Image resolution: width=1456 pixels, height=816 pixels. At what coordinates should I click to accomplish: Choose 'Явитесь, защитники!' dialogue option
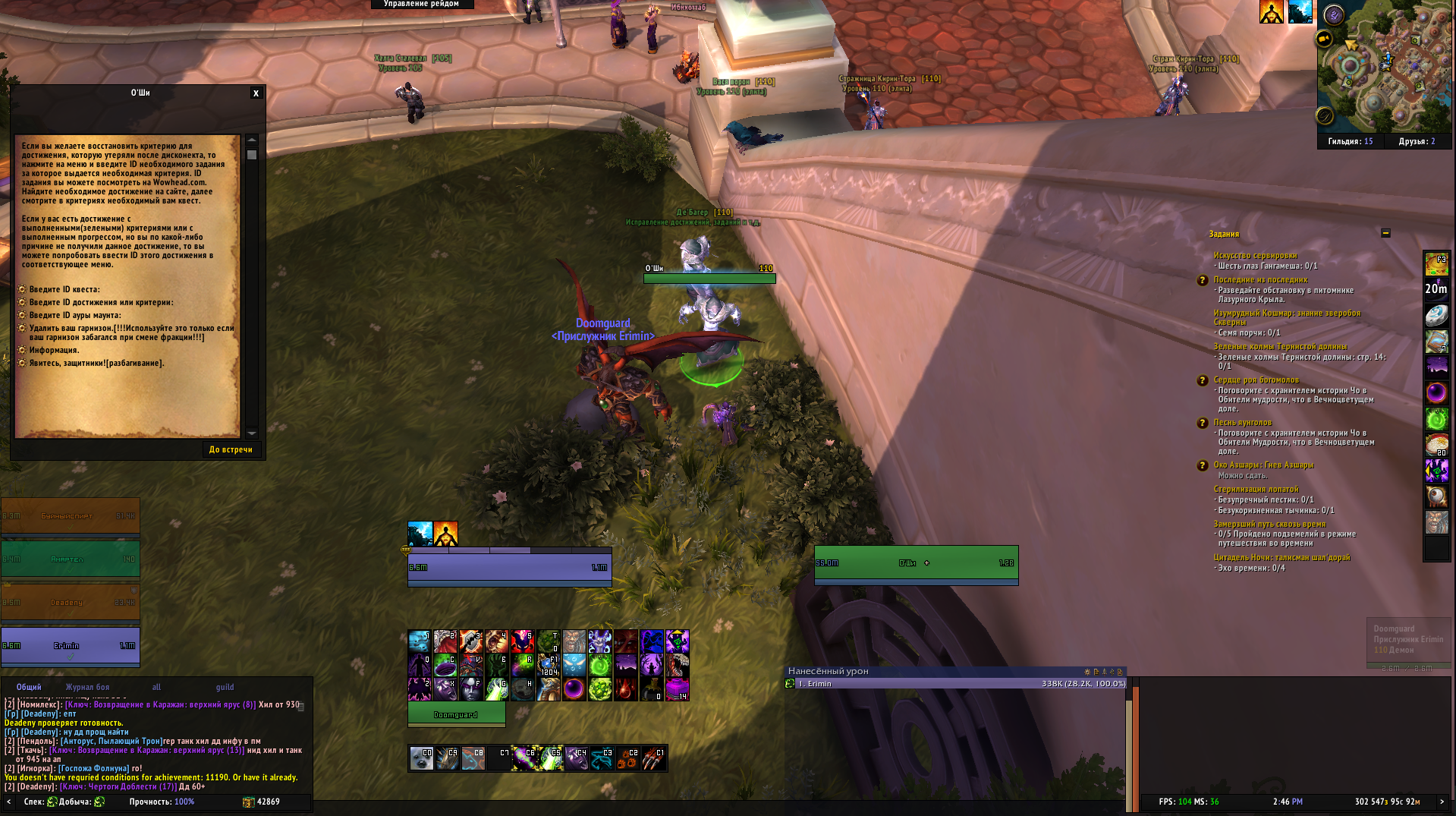click(96, 363)
